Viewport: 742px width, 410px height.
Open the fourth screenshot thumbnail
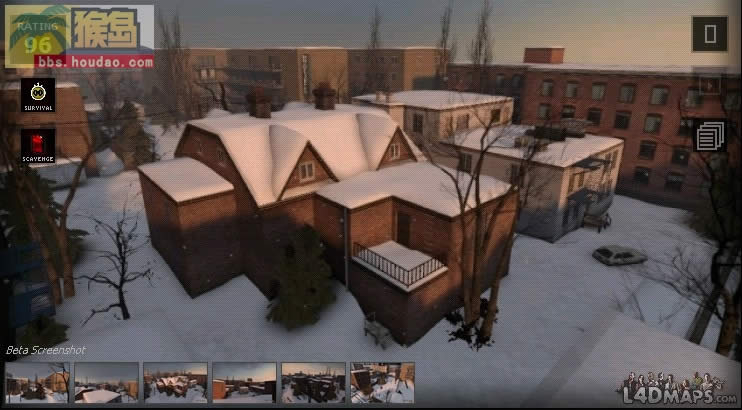pyautogui.click(x=244, y=383)
